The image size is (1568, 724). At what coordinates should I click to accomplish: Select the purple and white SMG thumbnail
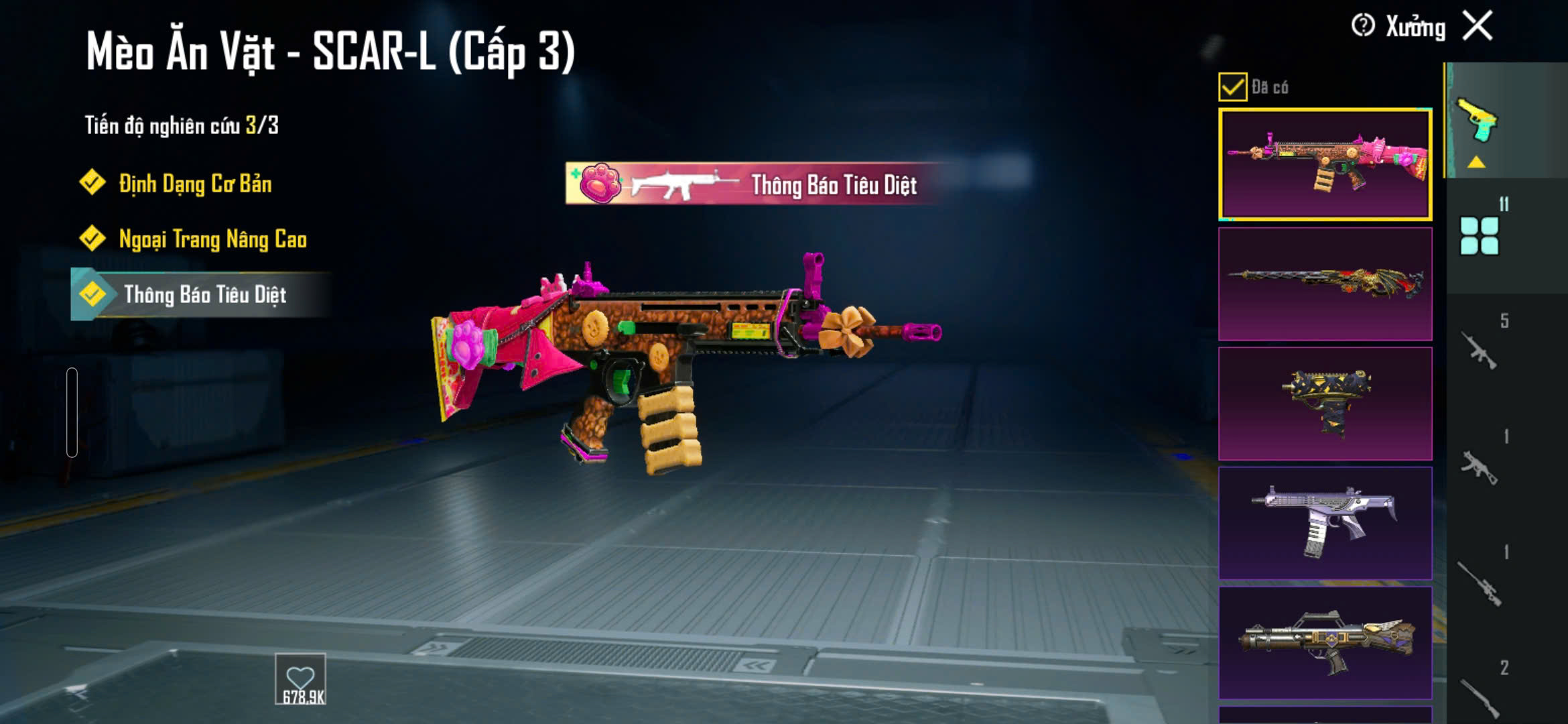tap(1325, 523)
